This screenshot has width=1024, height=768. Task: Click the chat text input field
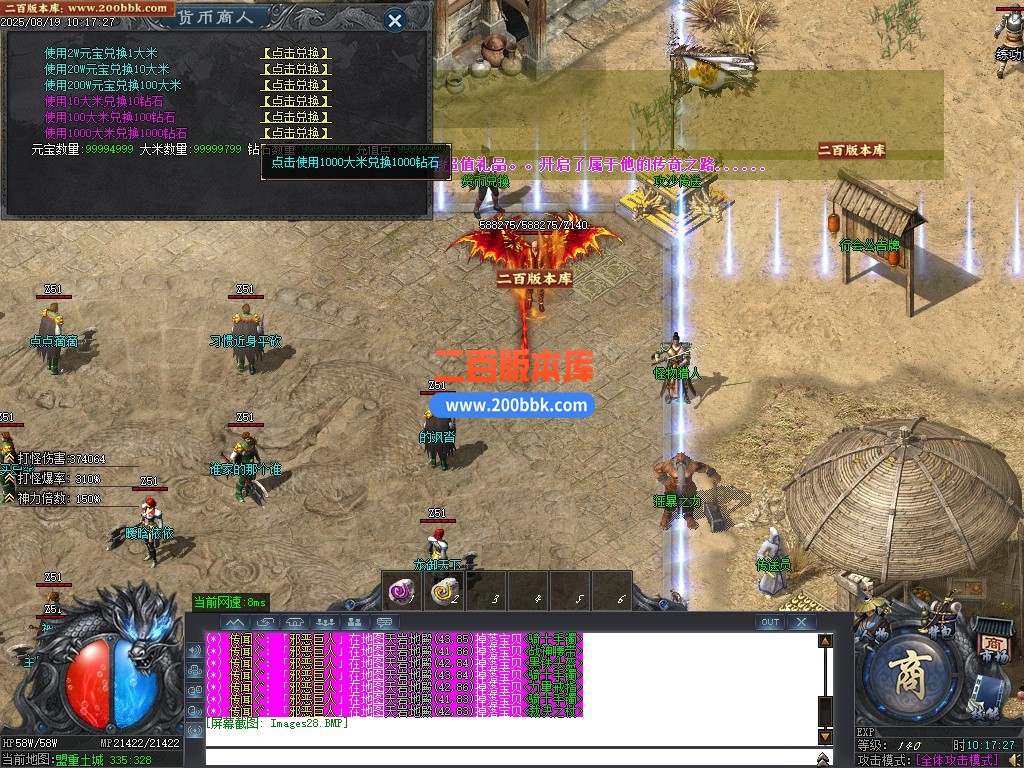tap(510, 755)
